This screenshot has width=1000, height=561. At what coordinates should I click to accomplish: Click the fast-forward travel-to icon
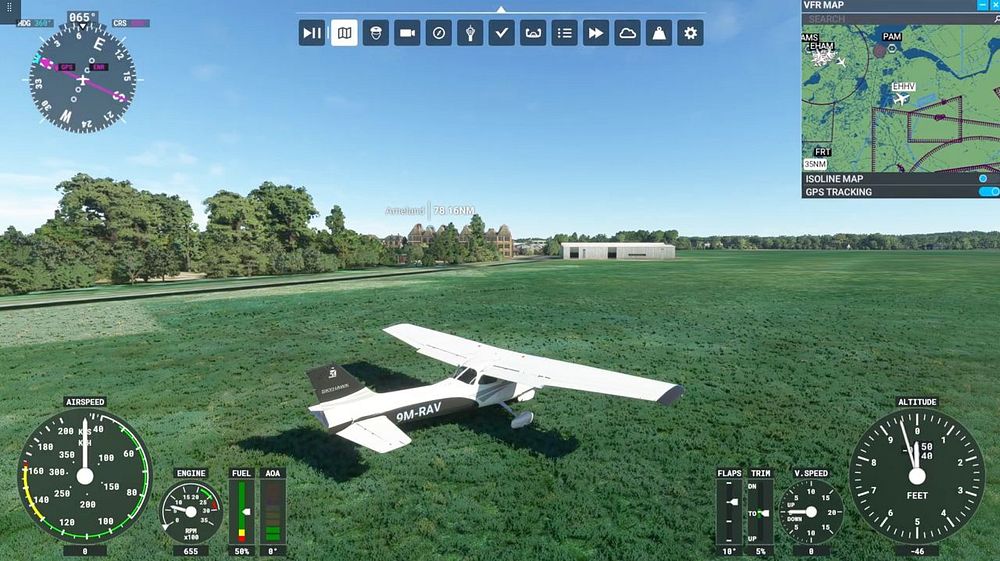tap(596, 33)
